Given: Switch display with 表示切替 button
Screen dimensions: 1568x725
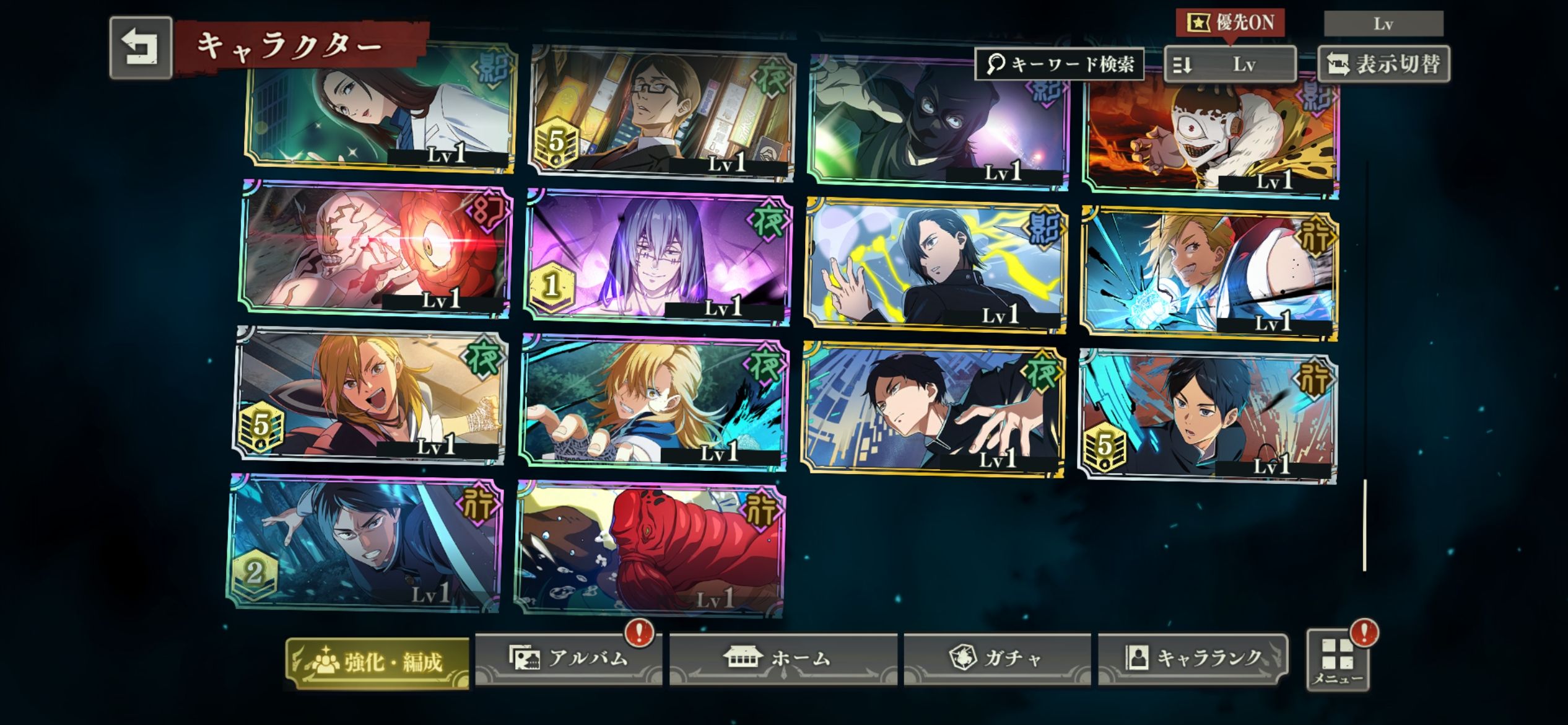Looking at the screenshot, I should [x=1384, y=64].
